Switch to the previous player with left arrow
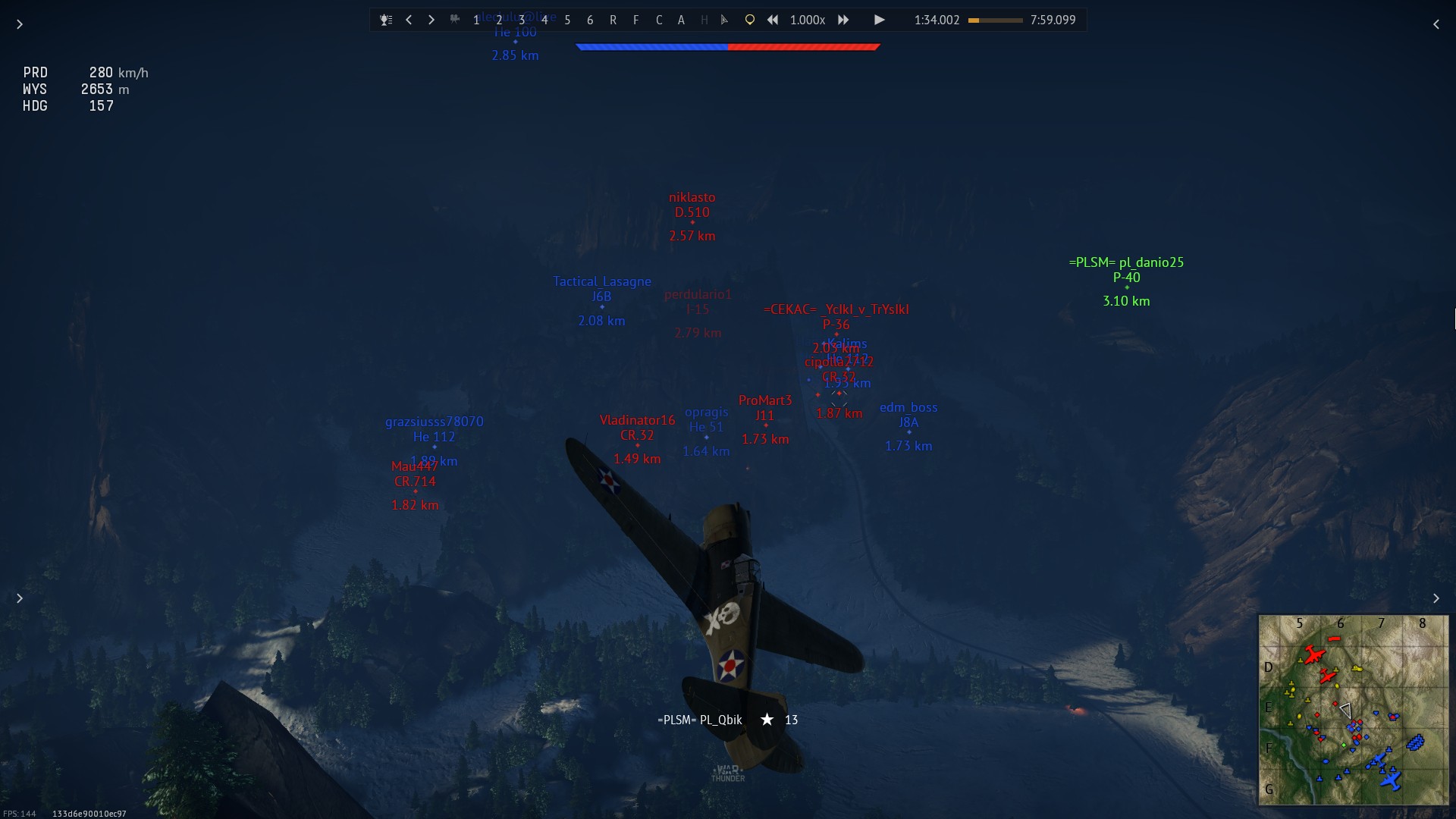 click(409, 20)
